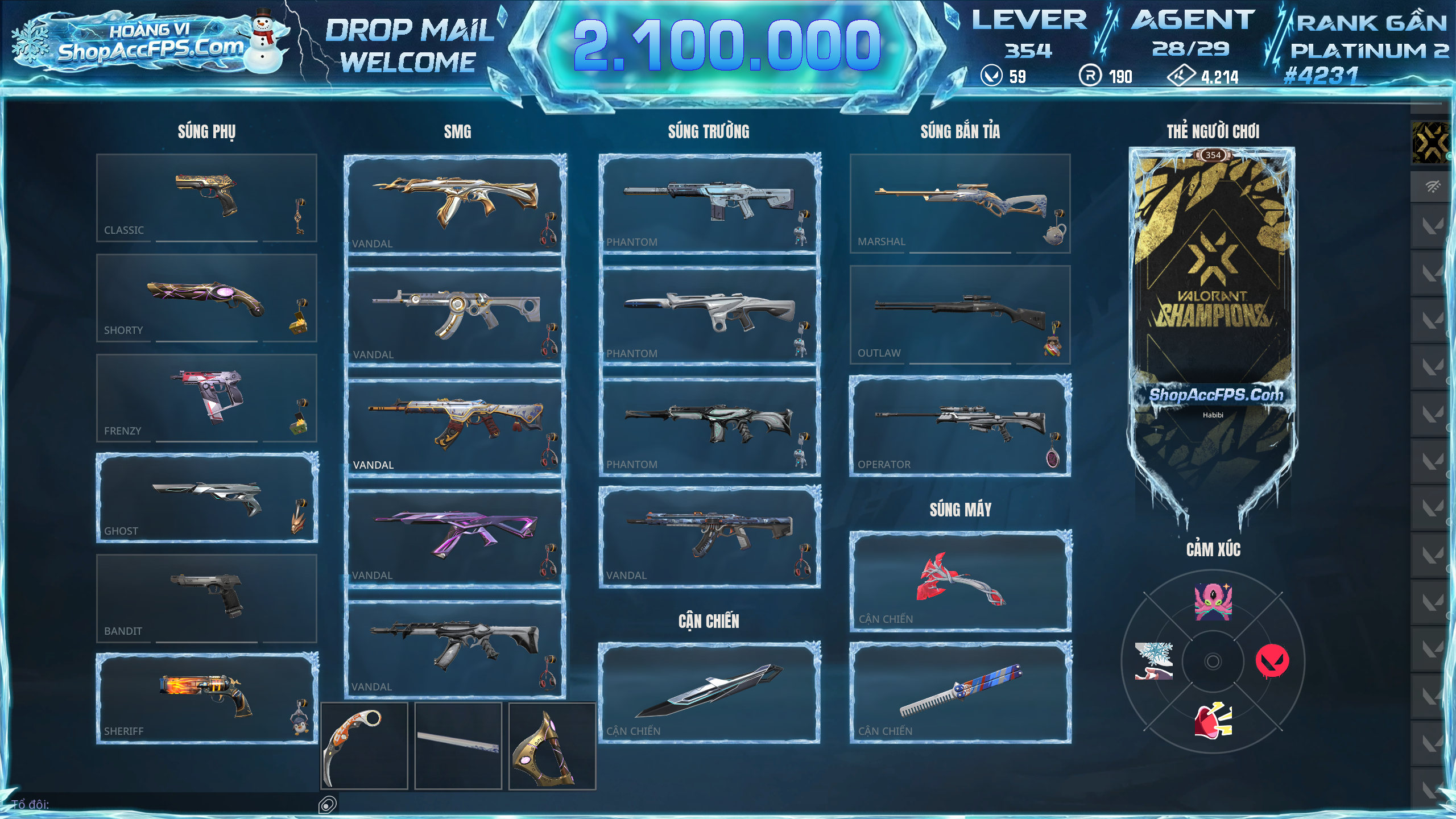The width and height of the screenshot is (1456, 819).
Task: Select the Marshal sniper slot
Action: [x=960, y=203]
